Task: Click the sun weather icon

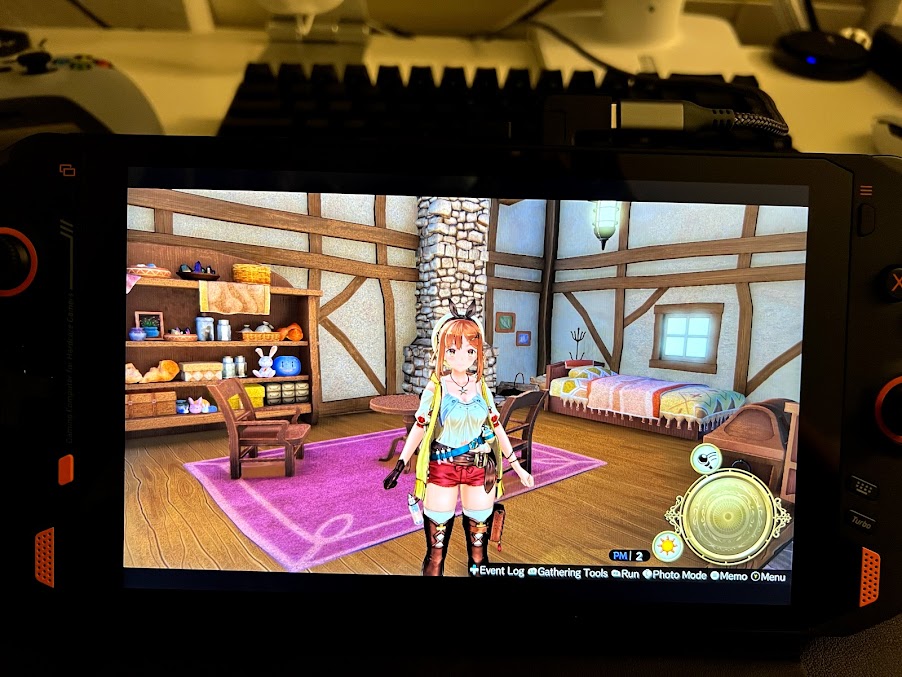Action: (667, 547)
